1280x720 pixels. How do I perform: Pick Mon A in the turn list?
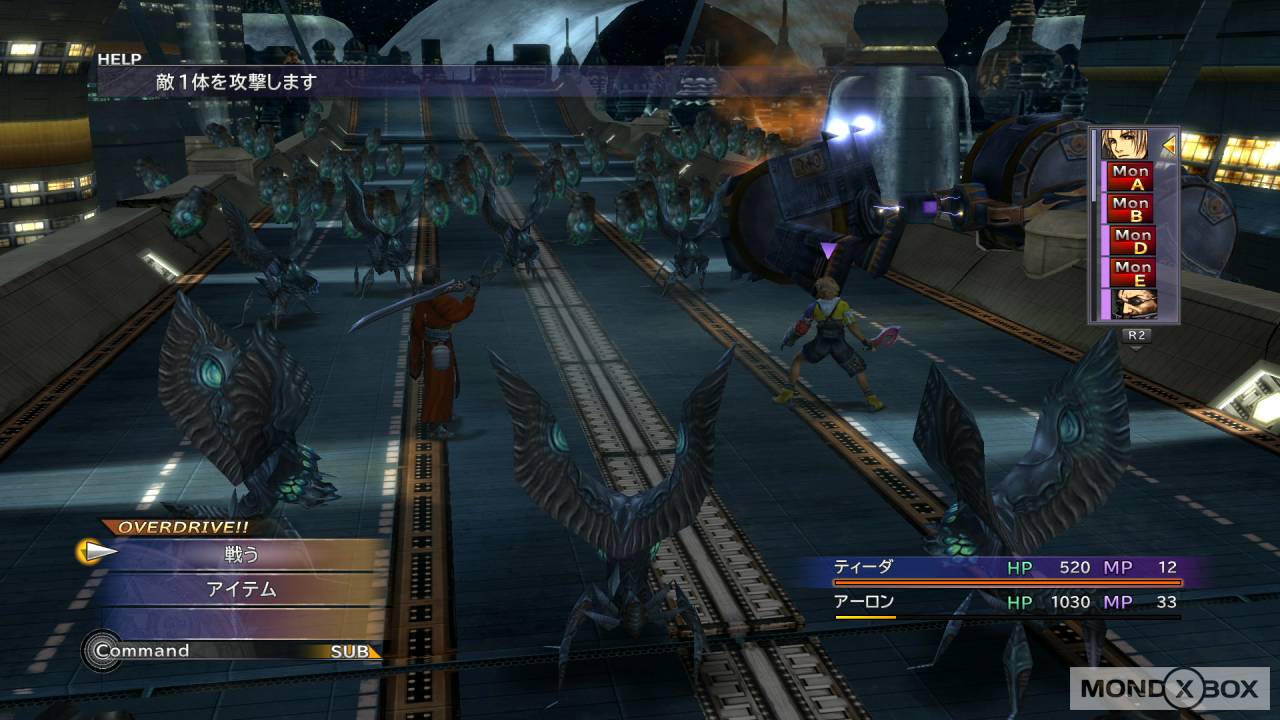1132,178
